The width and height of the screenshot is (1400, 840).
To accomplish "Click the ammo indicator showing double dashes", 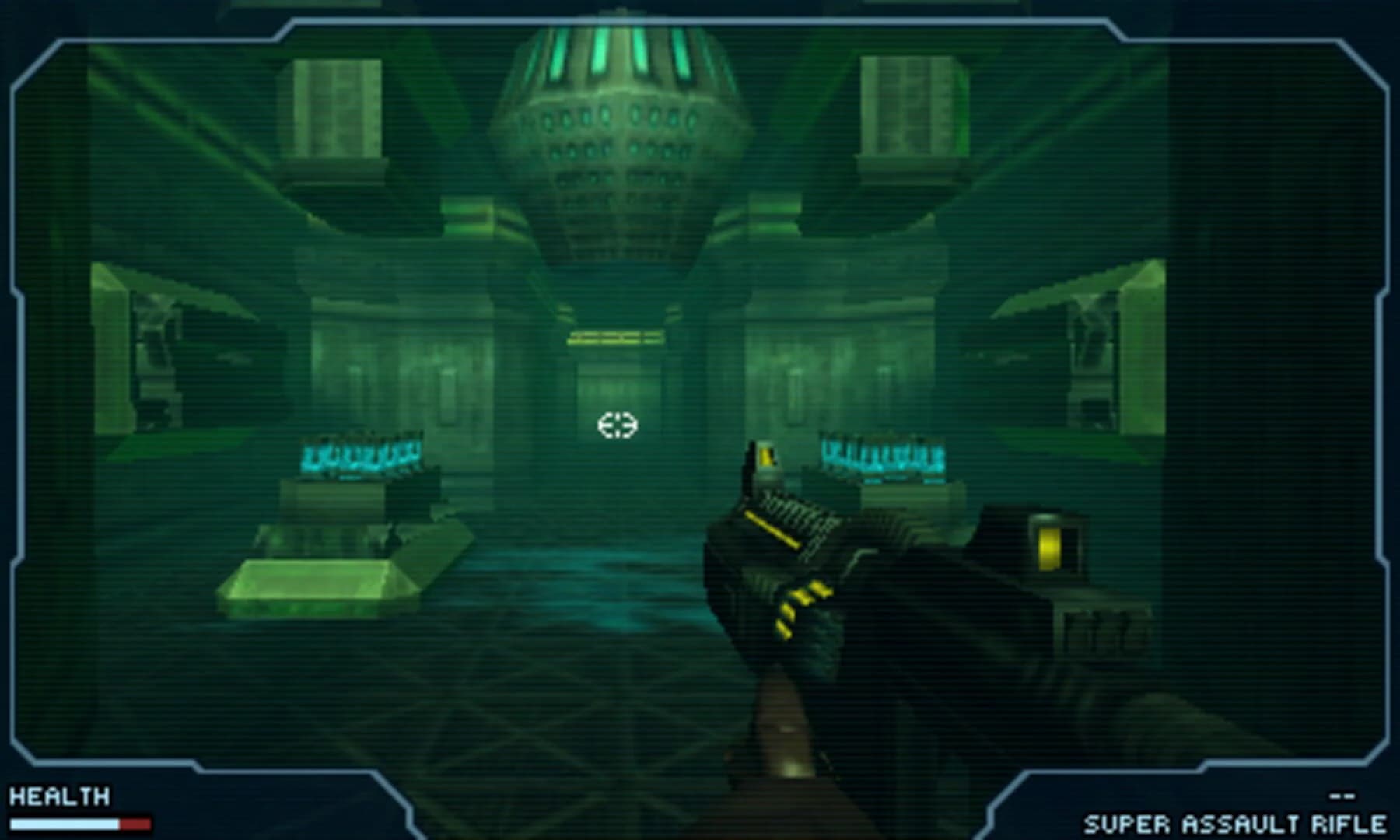I will 1340,795.
